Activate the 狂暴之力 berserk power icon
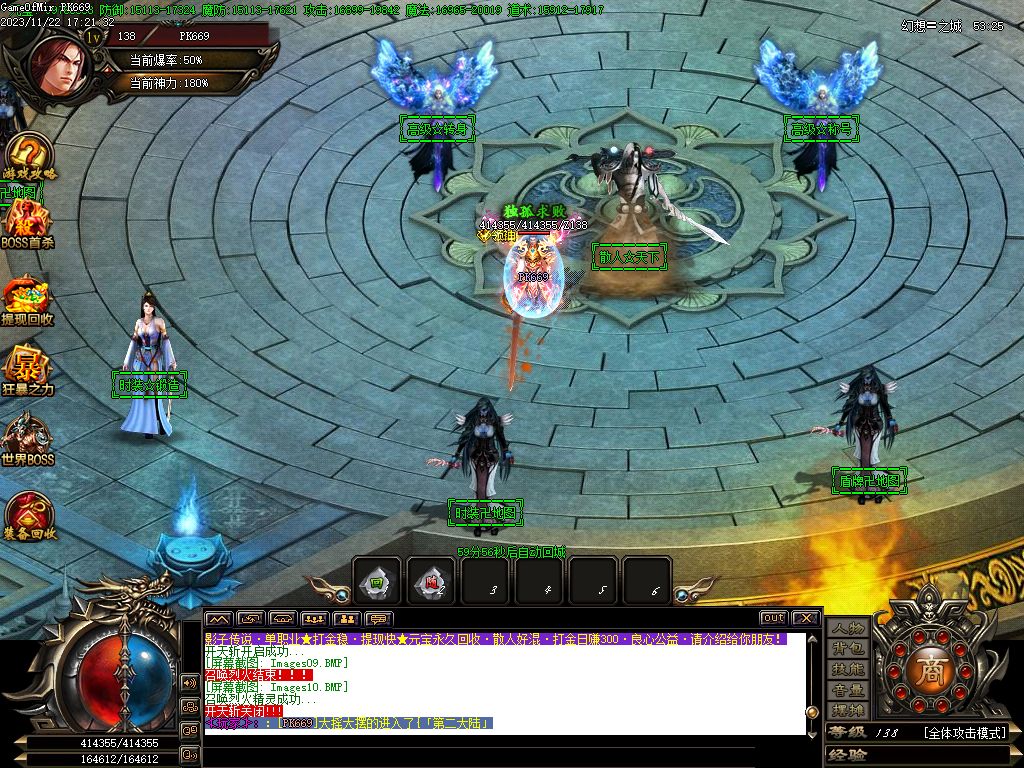This screenshot has height=768, width=1024. click(x=28, y=369)
